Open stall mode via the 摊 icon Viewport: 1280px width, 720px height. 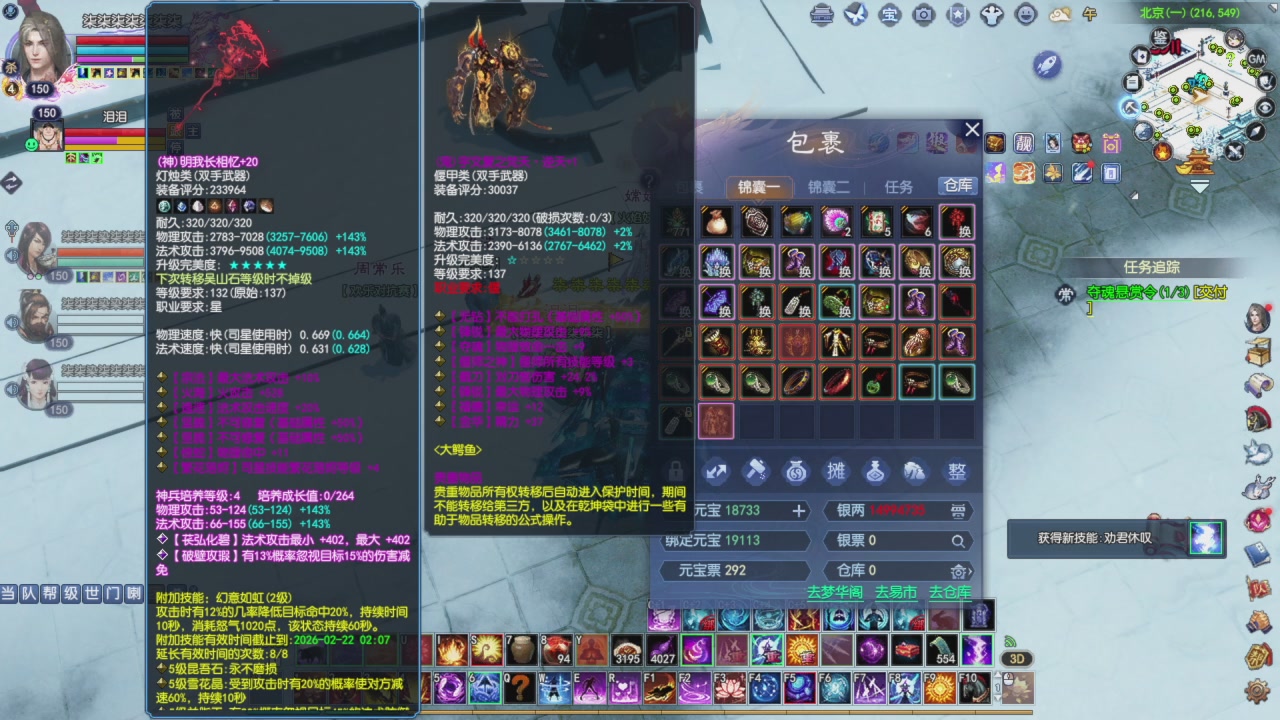[x=837, y=470]
